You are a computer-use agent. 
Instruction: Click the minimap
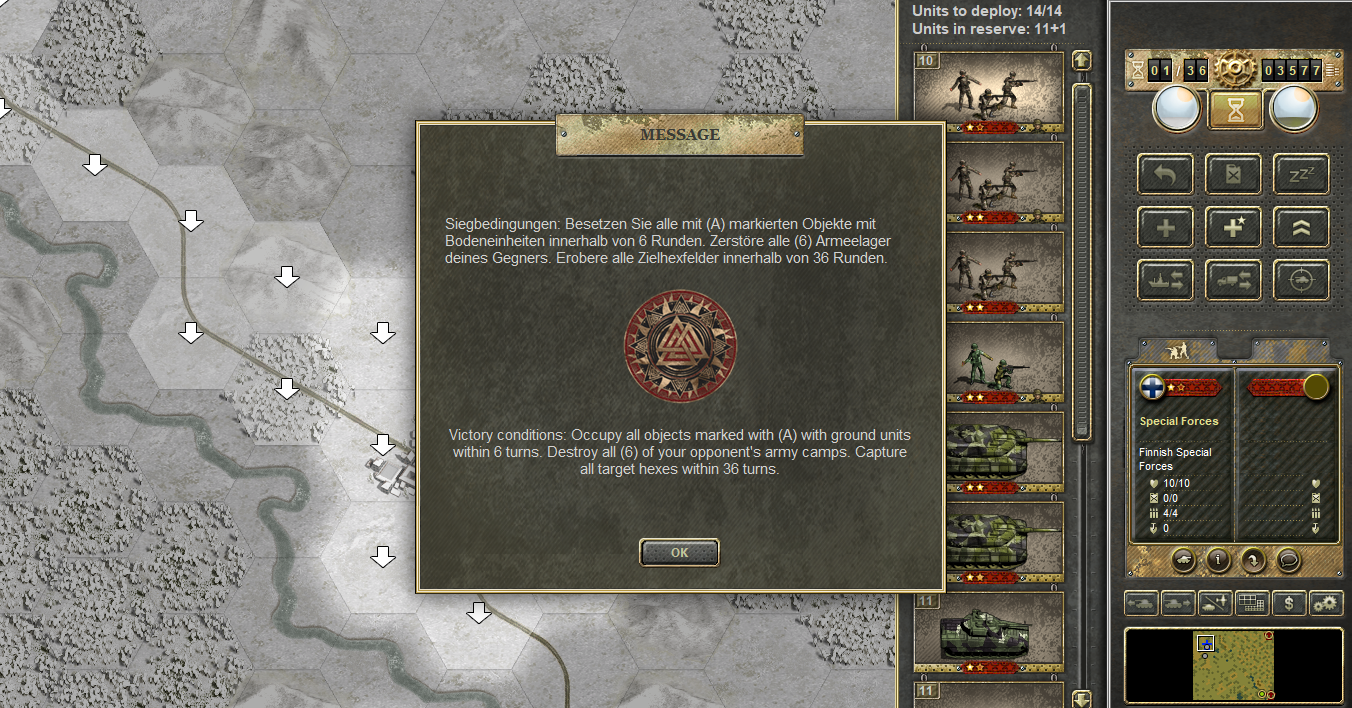(1233, 665)
